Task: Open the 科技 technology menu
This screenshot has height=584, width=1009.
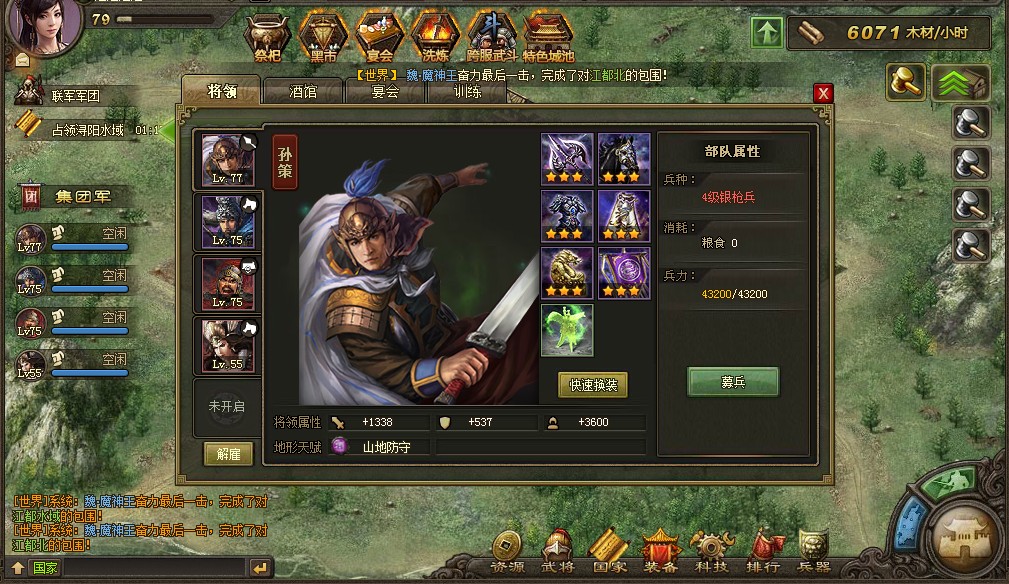Action: pyautogui.click(x=713, y=551)
